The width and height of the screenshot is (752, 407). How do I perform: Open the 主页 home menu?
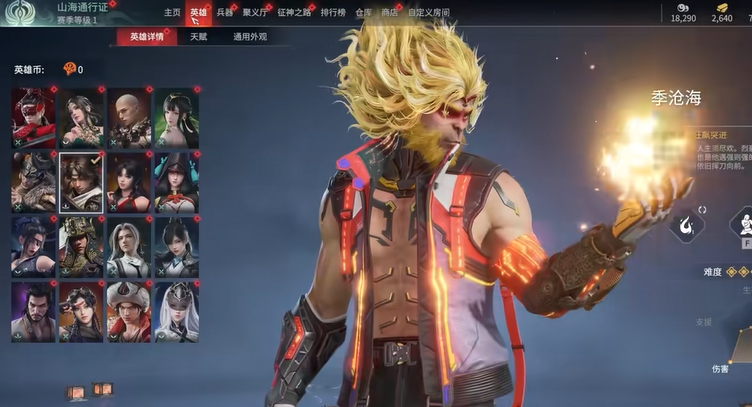pos(172,12)
